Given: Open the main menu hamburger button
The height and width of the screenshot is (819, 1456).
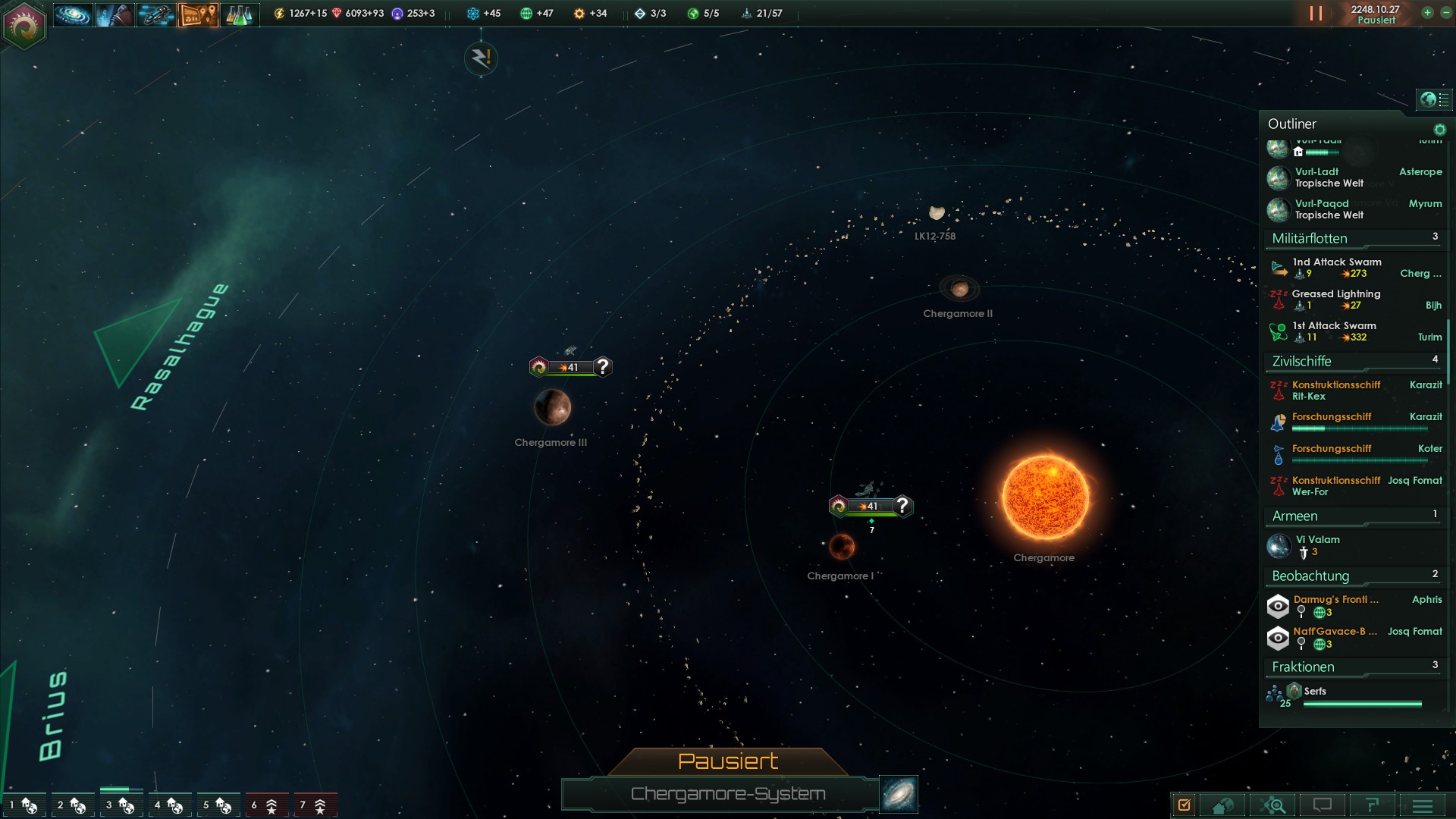Looking at the screenshot, I should tap(1423, 805).
